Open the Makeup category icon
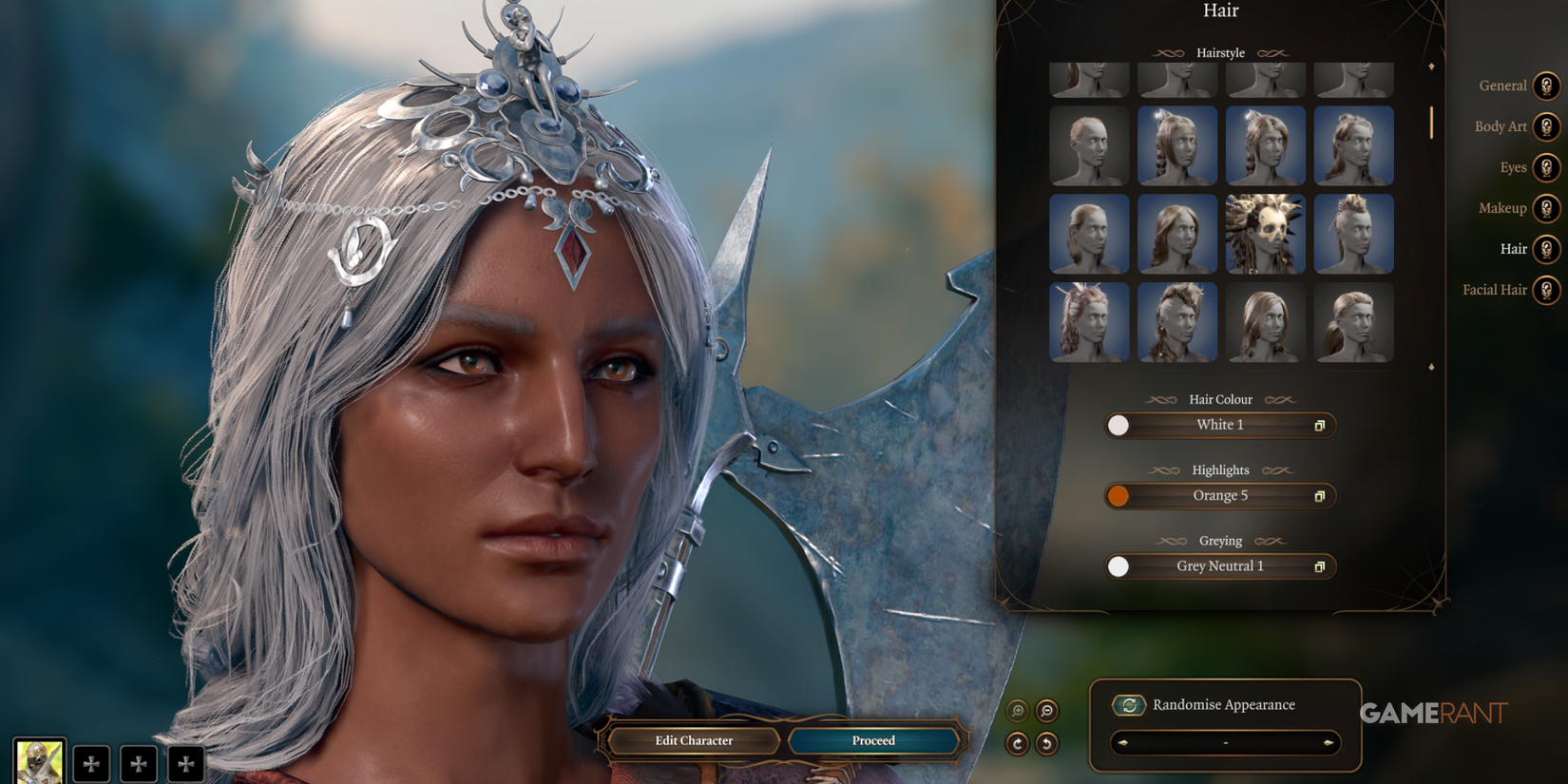1568x784 pixels. tap(1548, 208)
